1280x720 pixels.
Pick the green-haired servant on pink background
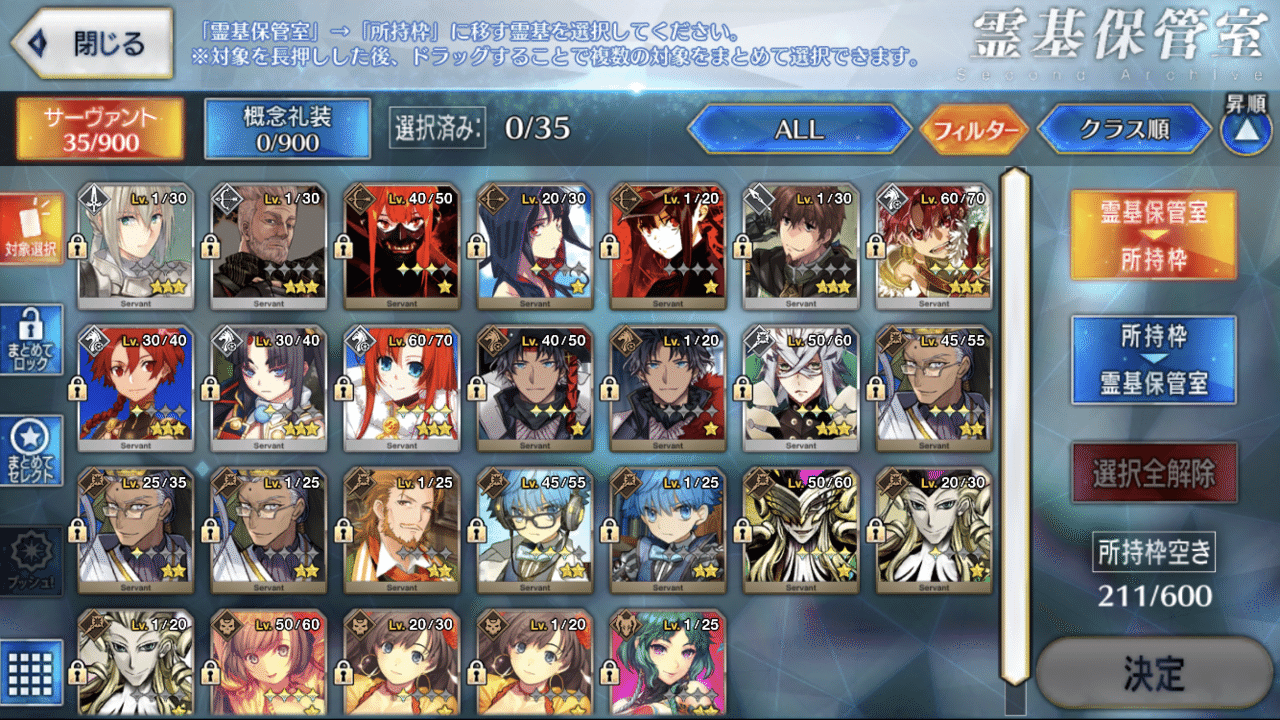click(667, 665)
